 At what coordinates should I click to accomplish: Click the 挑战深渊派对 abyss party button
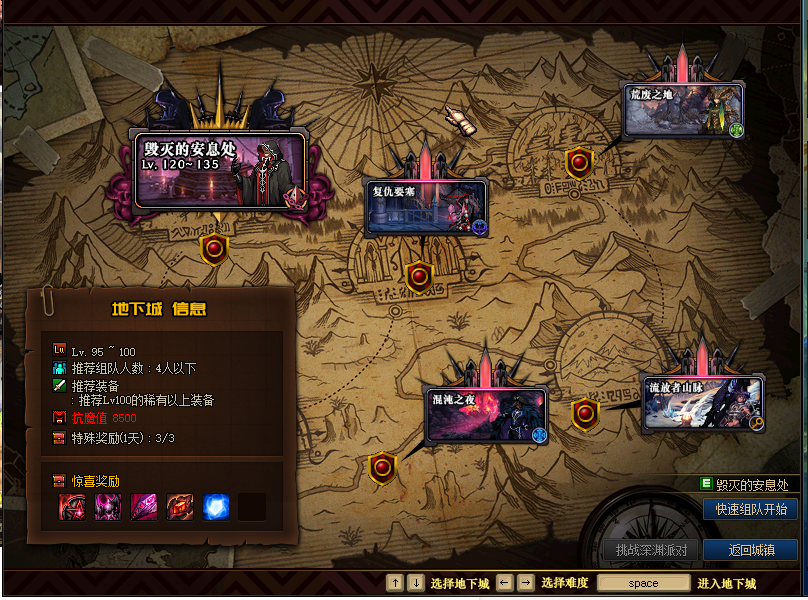pos(649,550)
